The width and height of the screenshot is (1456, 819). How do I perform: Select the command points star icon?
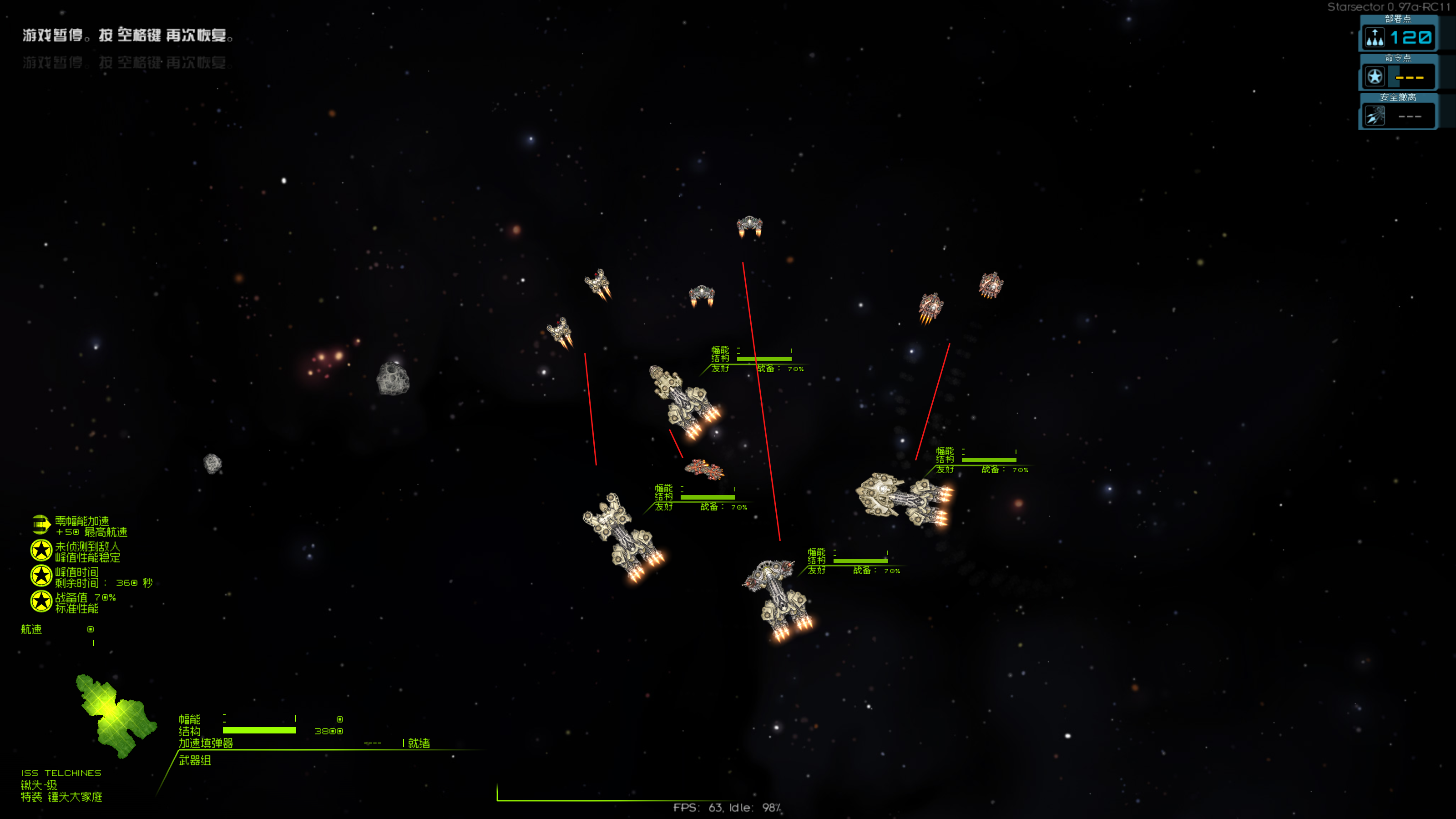[x=1375, y=76]
